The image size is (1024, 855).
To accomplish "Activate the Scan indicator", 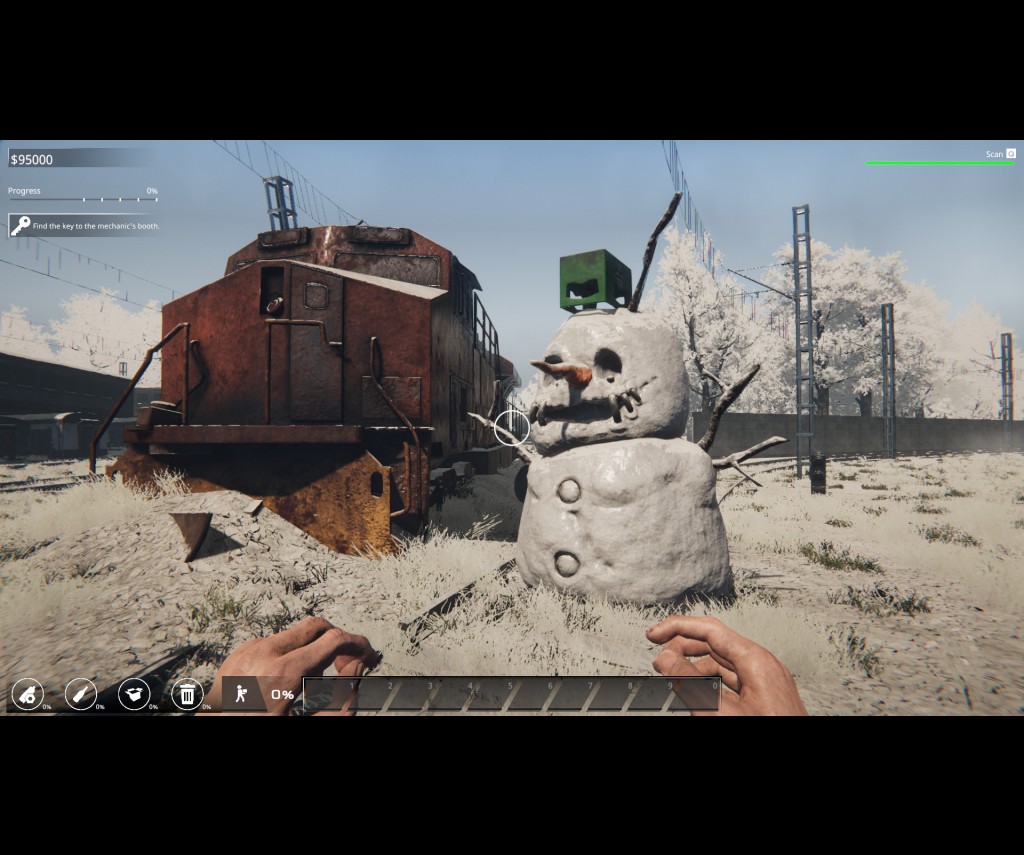I will pyautogui.click(x=1000, y=154).
